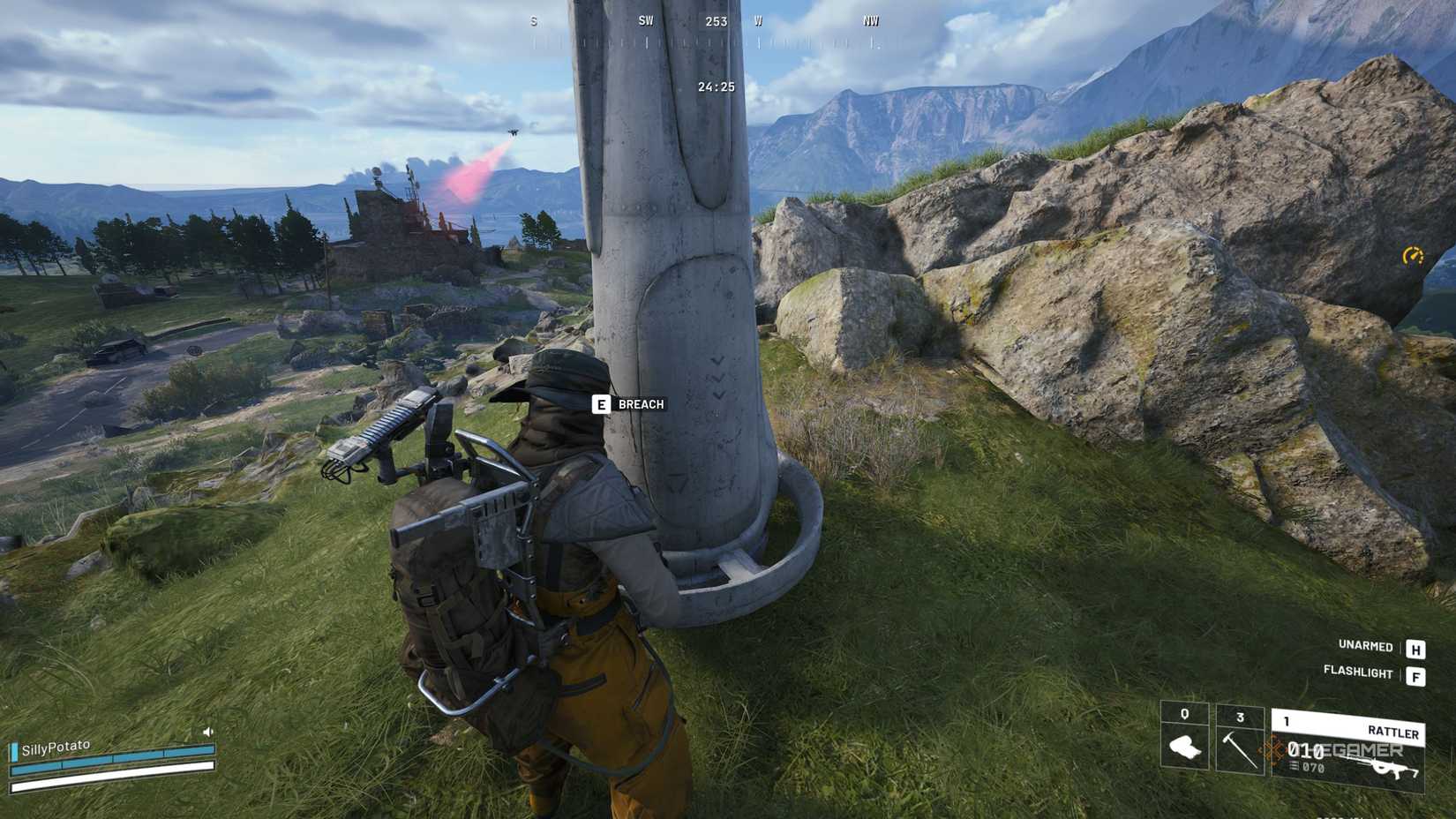1456x819 pixels.
Task: Click the NW marker on the compass bar
Action: pos(870,19)
